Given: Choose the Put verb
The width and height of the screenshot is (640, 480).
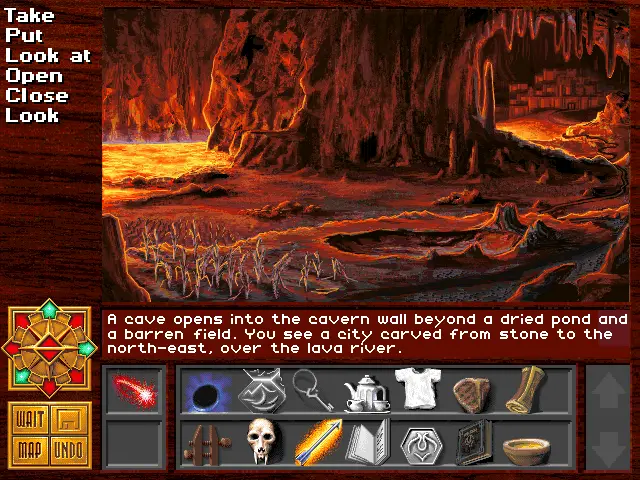Looking at the screenshot, I should 24,36.
